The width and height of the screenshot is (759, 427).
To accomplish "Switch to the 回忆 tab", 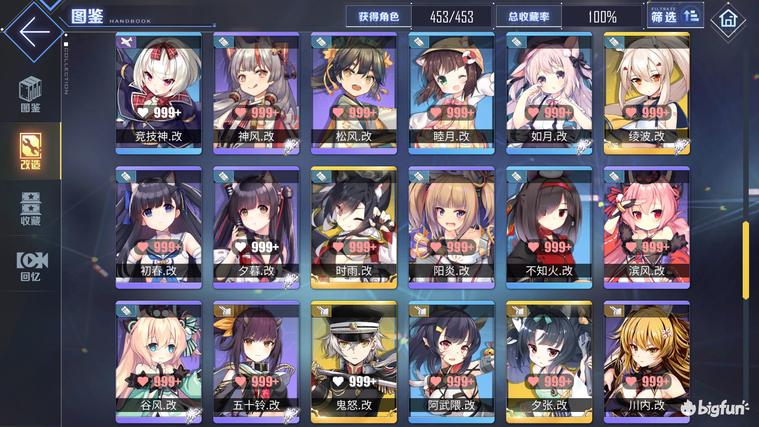I will [x=30, y=264].
